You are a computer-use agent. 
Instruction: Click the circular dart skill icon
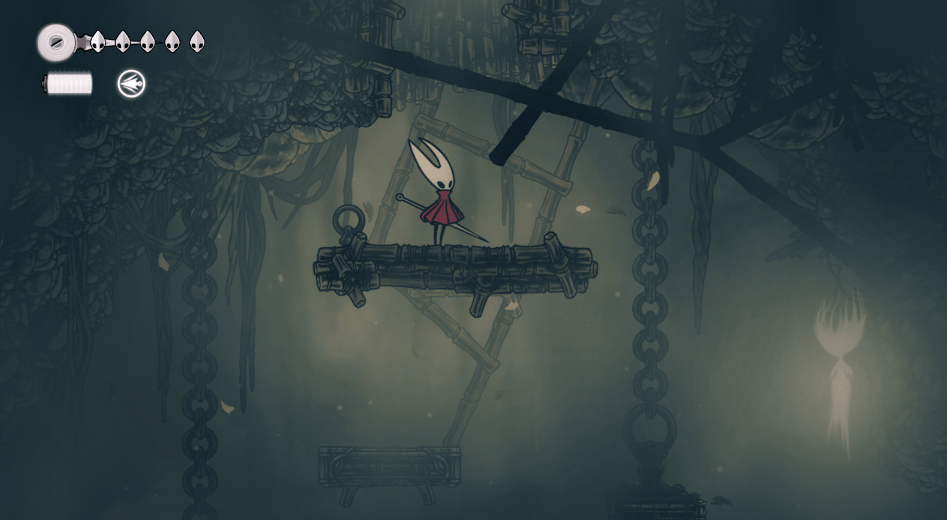click(131, 84)
